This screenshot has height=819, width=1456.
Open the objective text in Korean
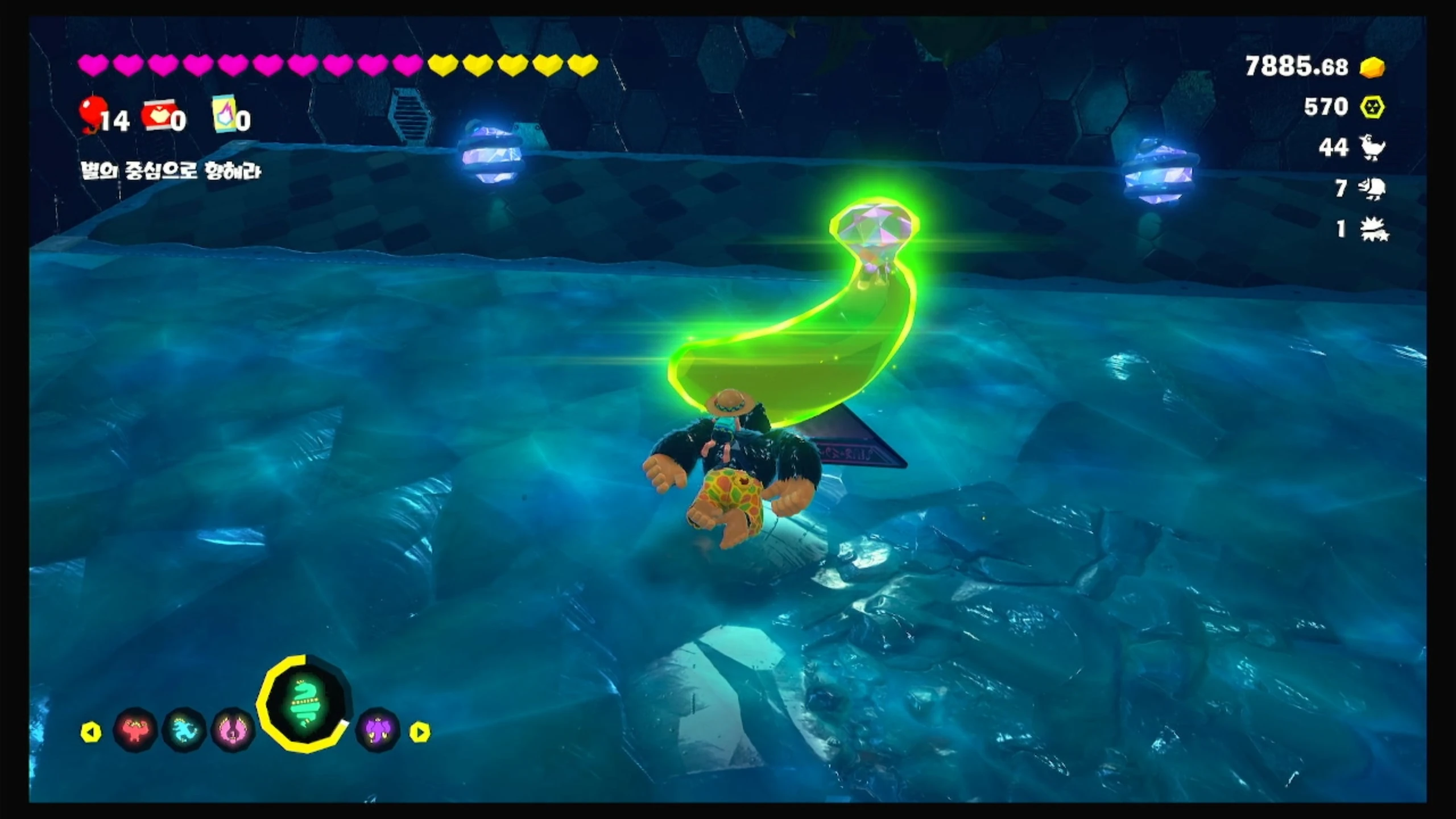[x=171, y=171]
